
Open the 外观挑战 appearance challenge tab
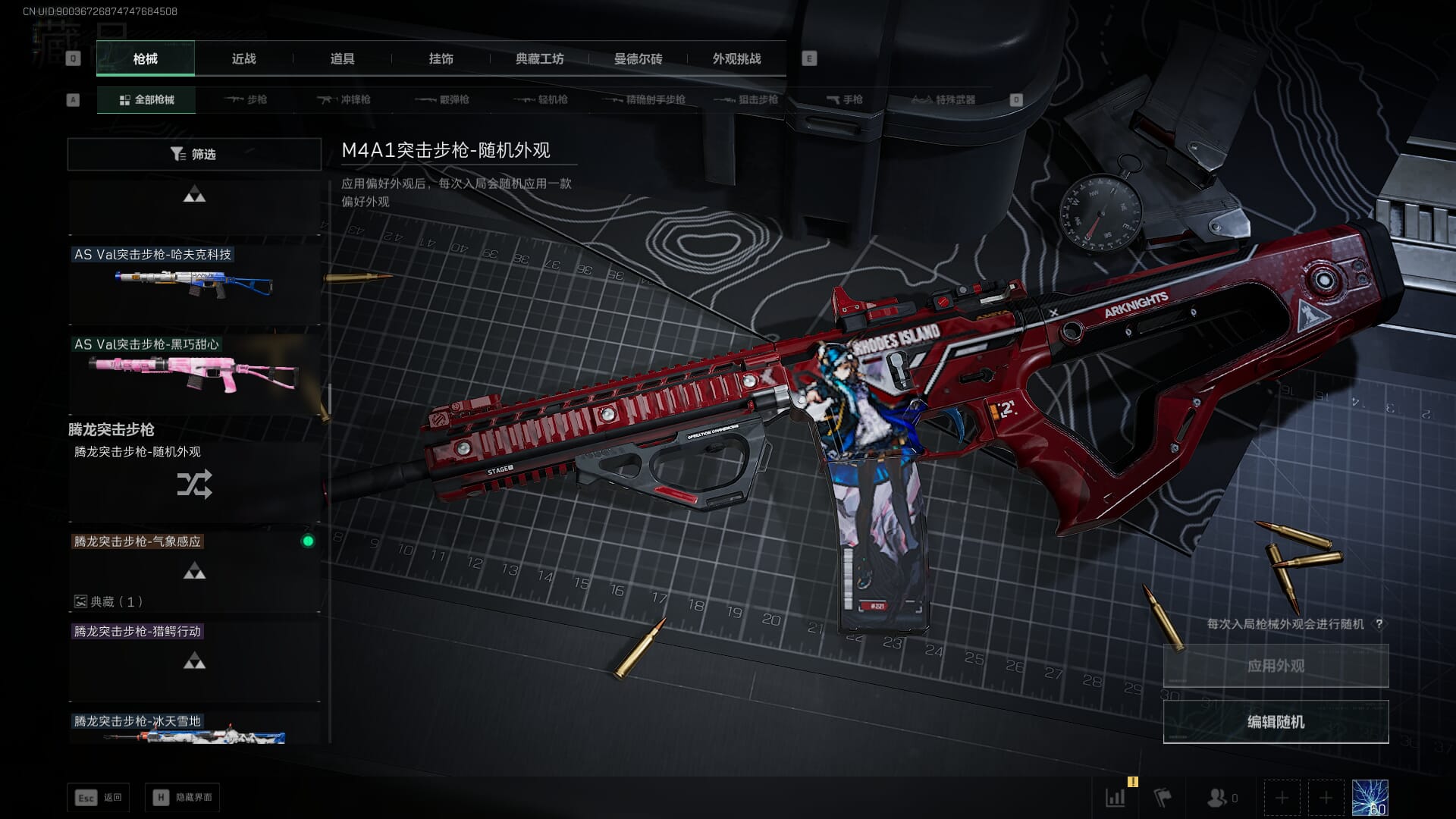[736, 59]
